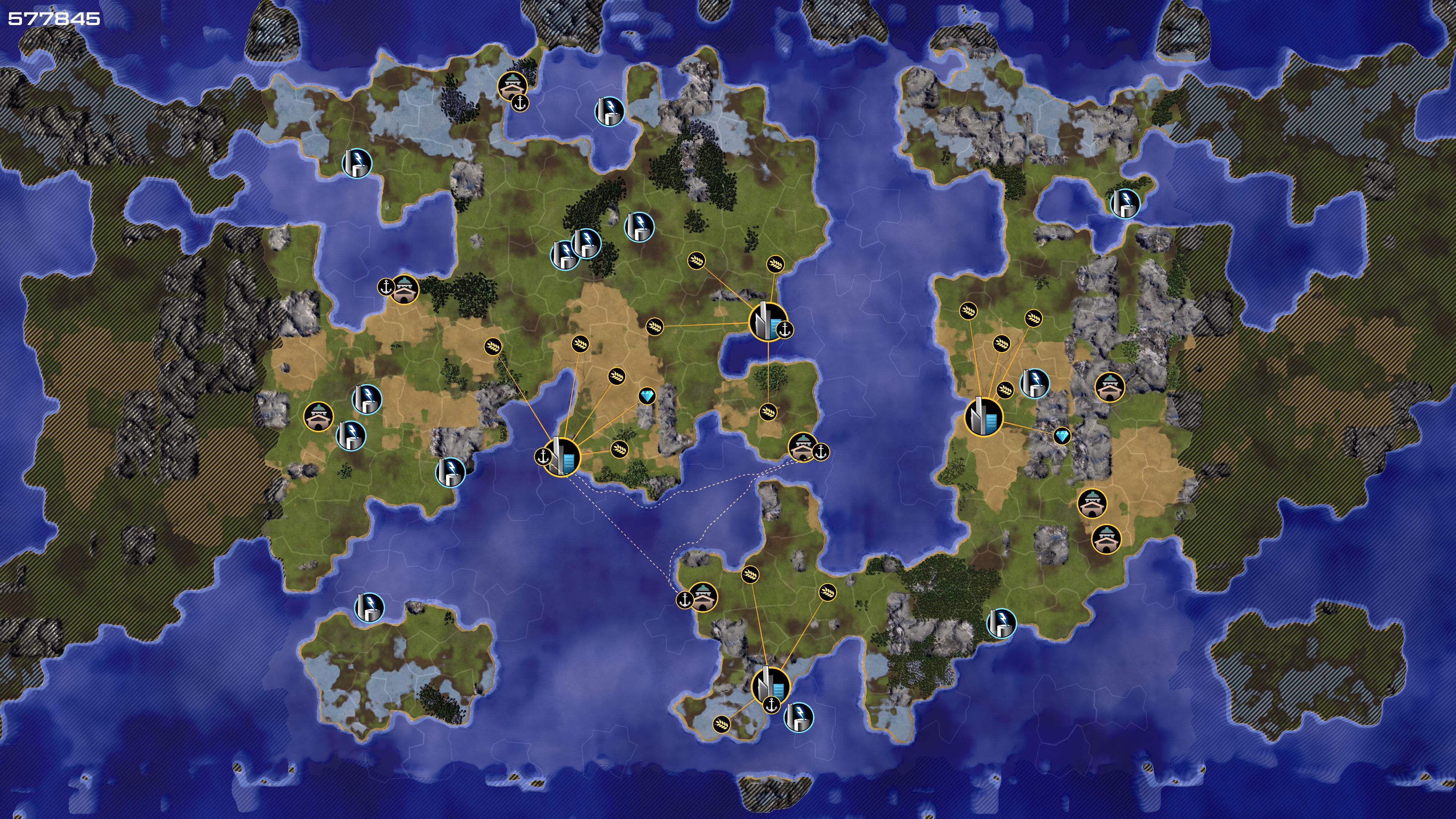Select the power plant on the small southwestern island
This screenshot has height=819, width=1456.
tap(369, 607)
